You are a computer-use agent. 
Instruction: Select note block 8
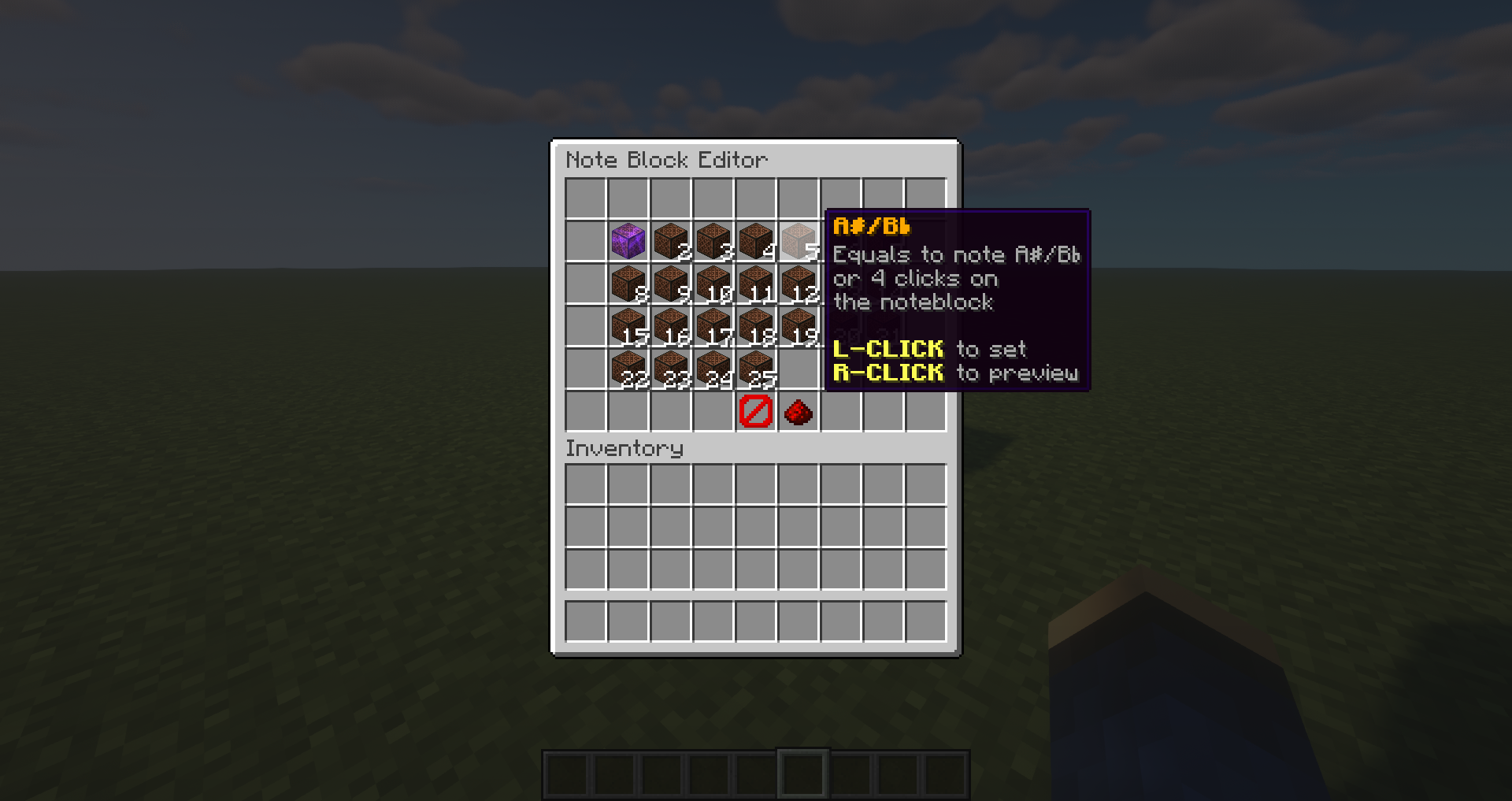click(628, 284)
